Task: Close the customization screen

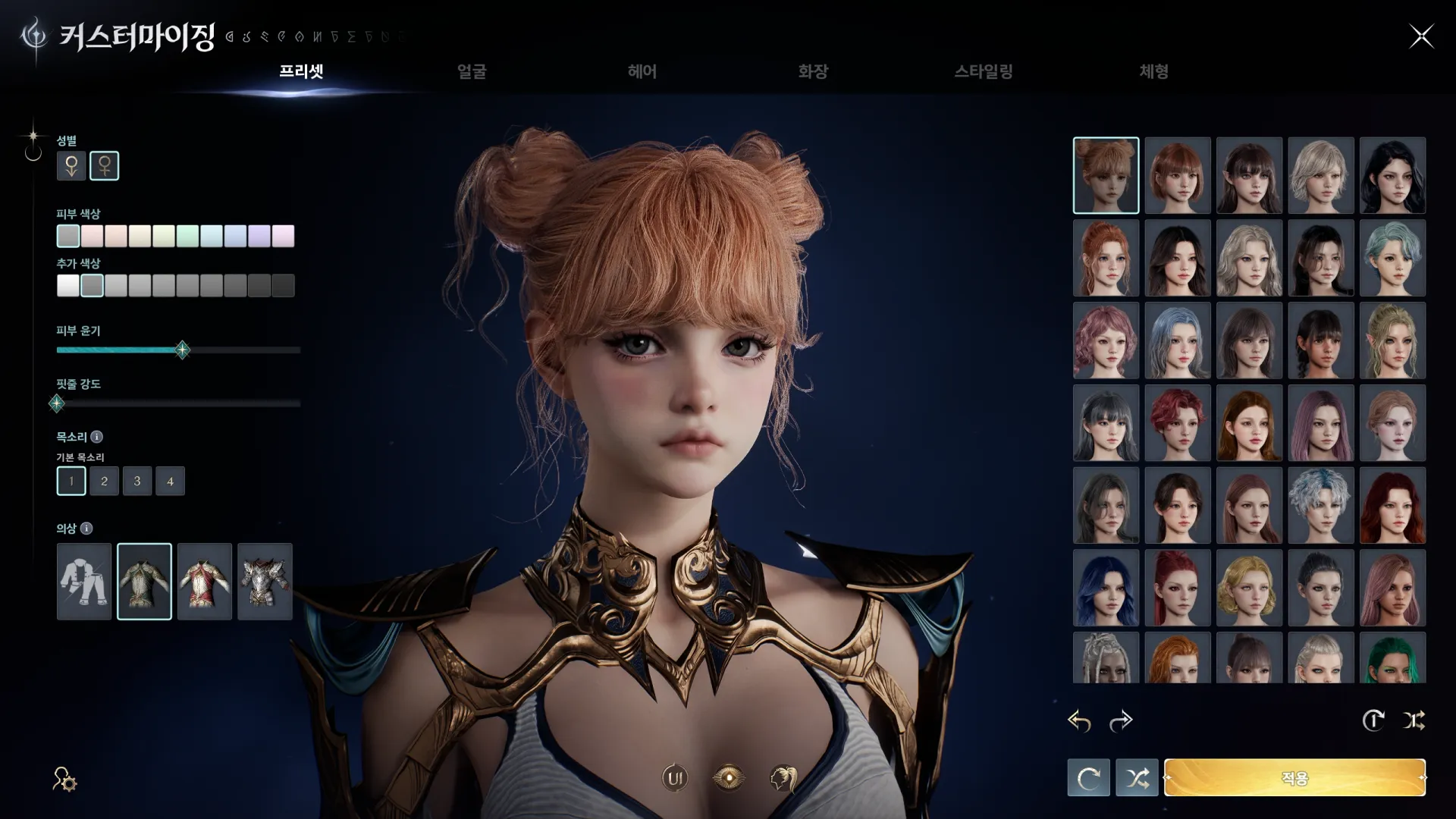Action: [x=1421, y=36]
